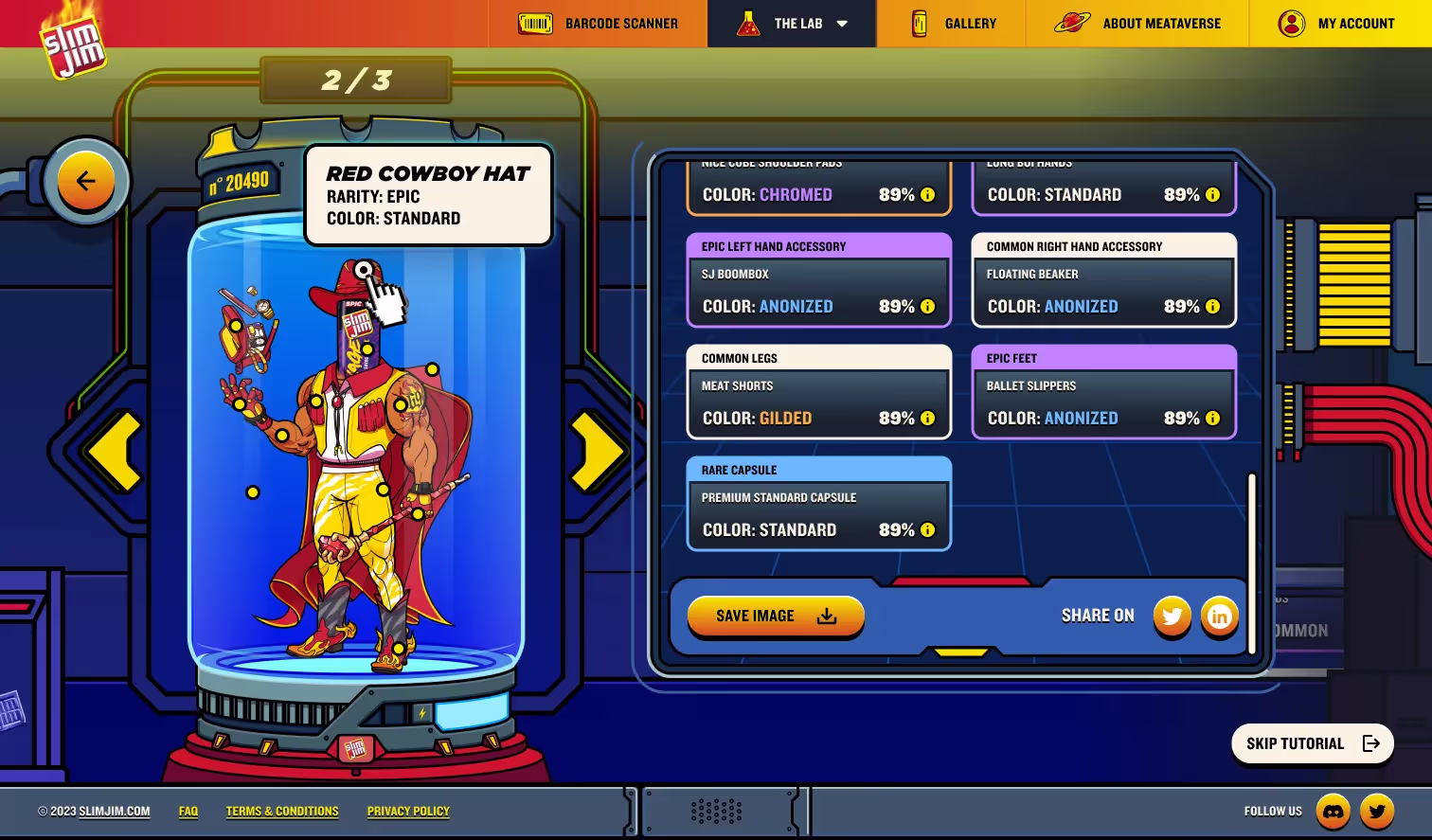Open the Barcode Scanner page
This screenshot has width=1432, height=840.
tap(620, 23)
